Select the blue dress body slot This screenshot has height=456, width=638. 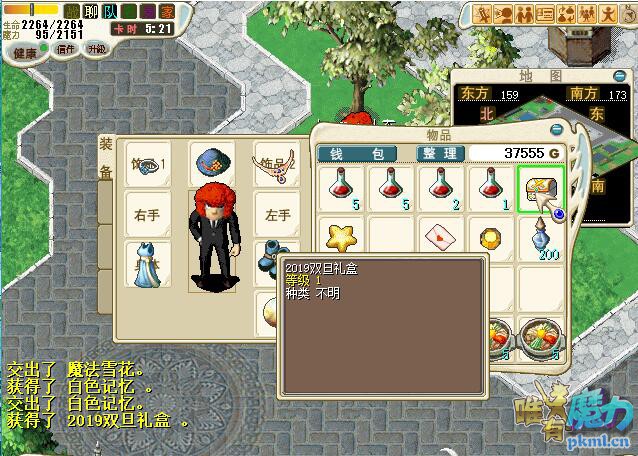(147, 263)
